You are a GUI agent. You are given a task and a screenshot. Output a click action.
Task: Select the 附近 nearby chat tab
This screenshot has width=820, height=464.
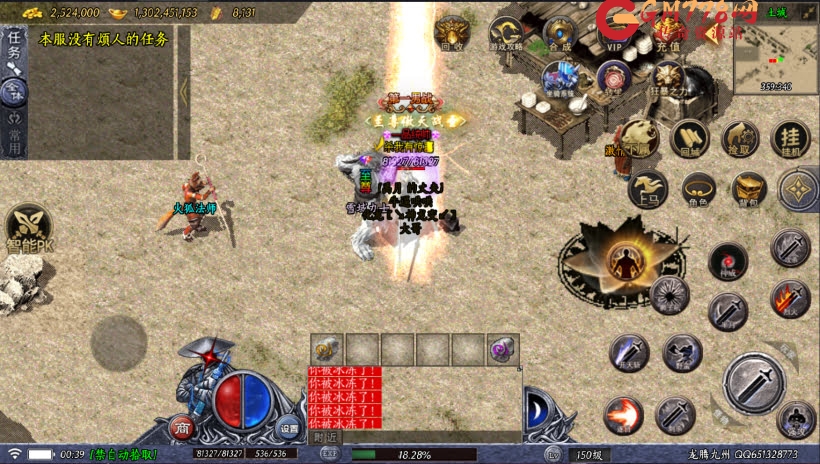tap(325, 437)
